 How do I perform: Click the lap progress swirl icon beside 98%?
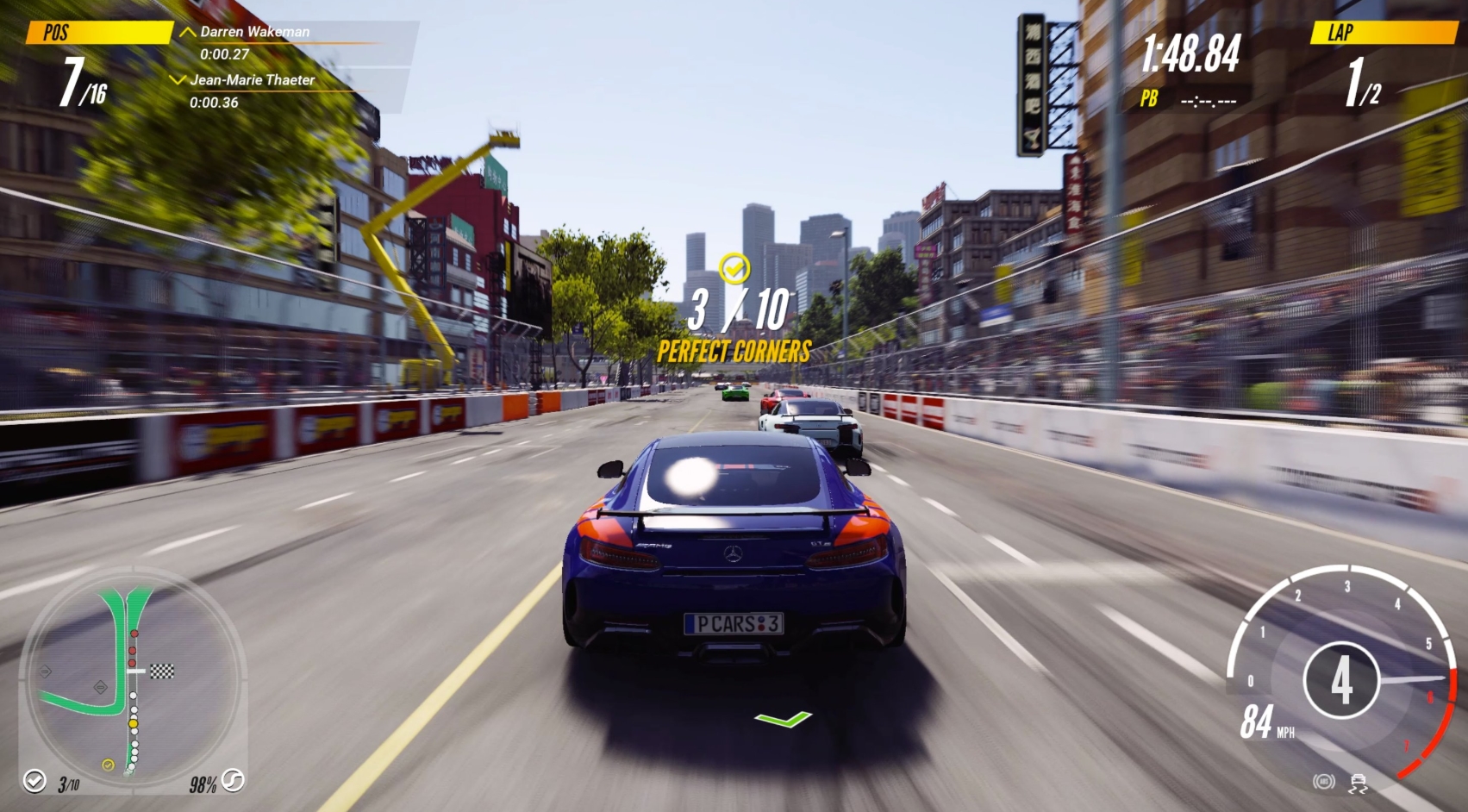pyautogui.click(x=234, y=782)
